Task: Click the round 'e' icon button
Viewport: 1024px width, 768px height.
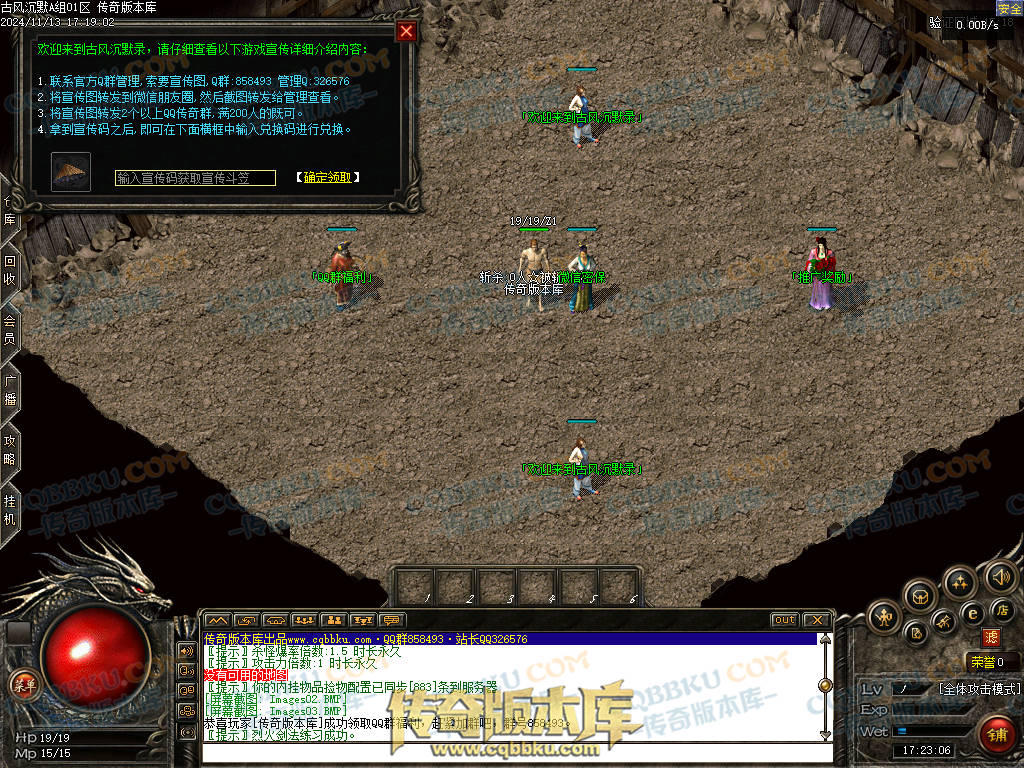Action: [972, 613]
